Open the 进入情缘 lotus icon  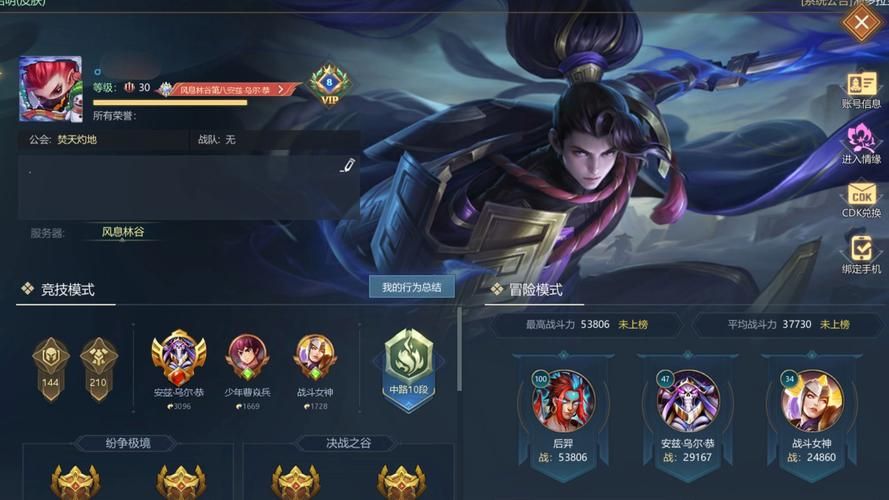click(861, 145)
